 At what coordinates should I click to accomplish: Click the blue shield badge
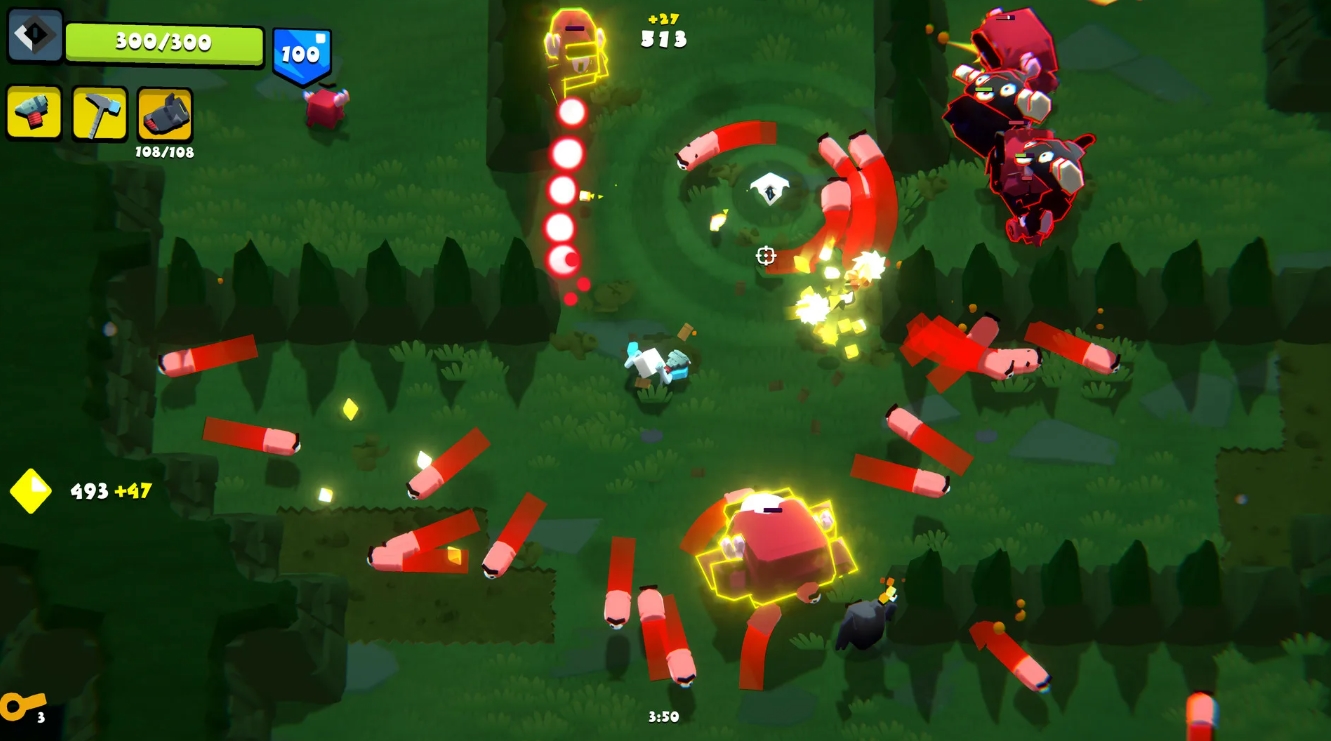tap(301, 55)
